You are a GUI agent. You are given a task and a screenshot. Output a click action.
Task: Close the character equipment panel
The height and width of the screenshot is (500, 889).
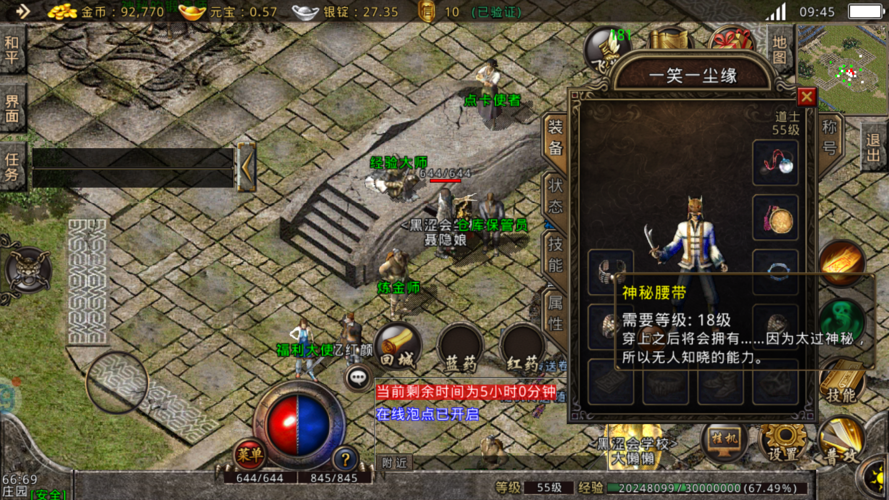click(806, 97)
